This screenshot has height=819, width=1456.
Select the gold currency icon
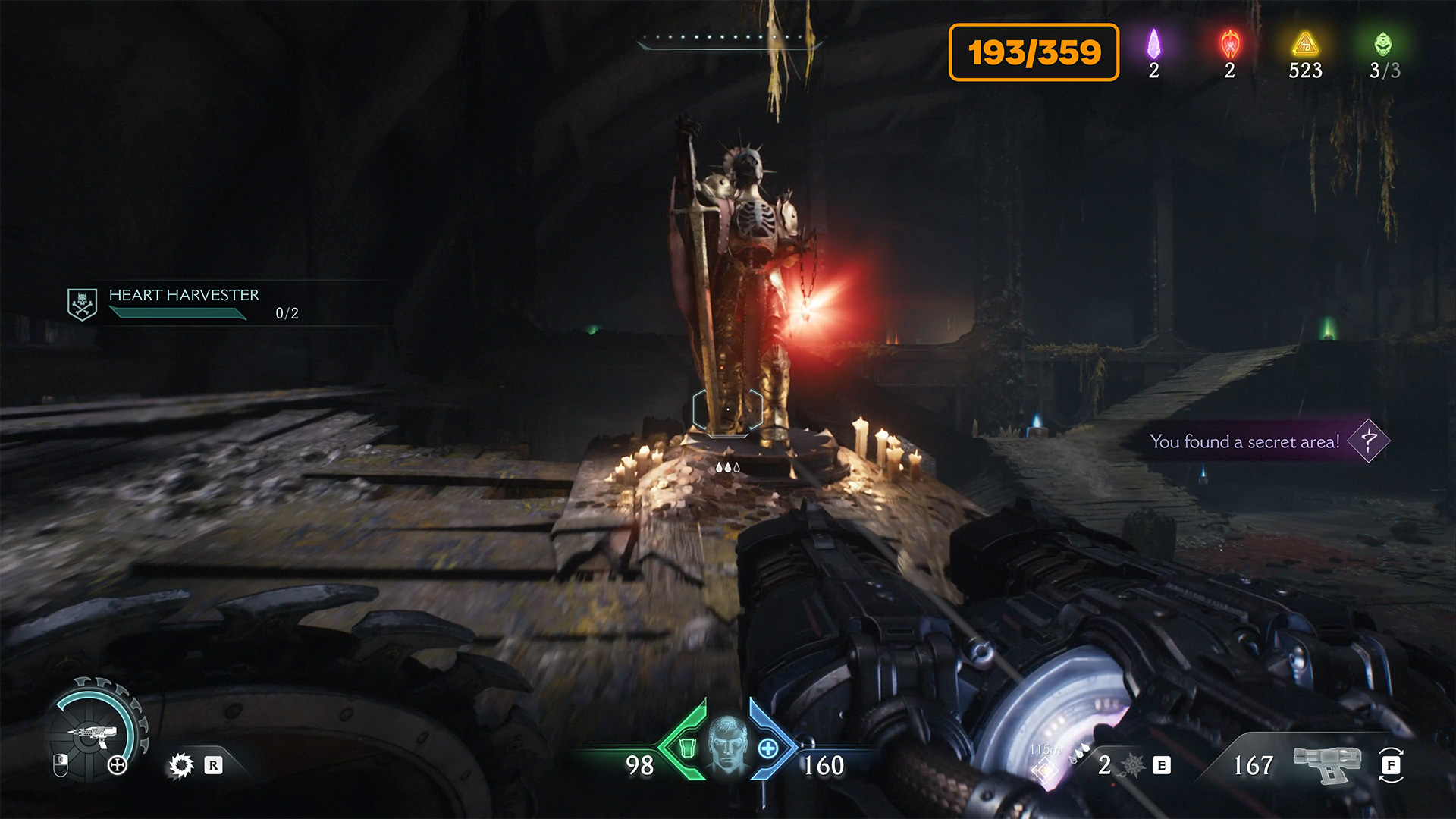point(1305,44)
